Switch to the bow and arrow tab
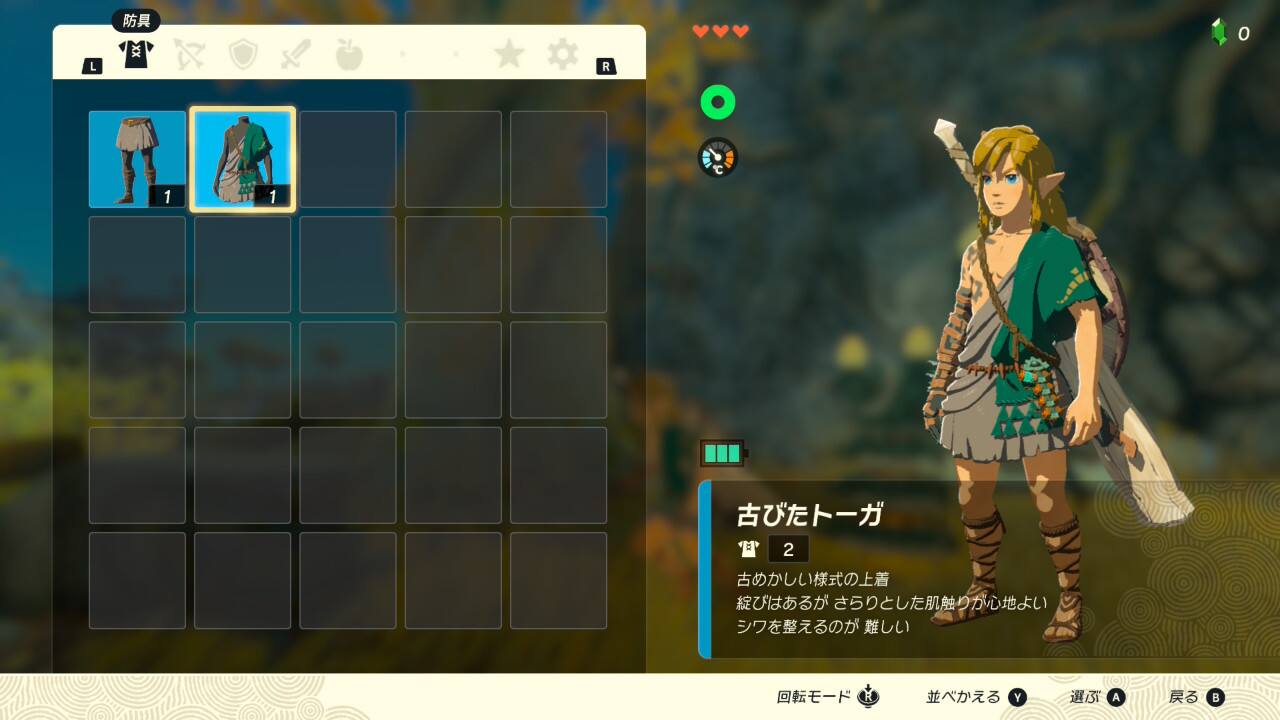1280x720 pixels. coord(189,54)
